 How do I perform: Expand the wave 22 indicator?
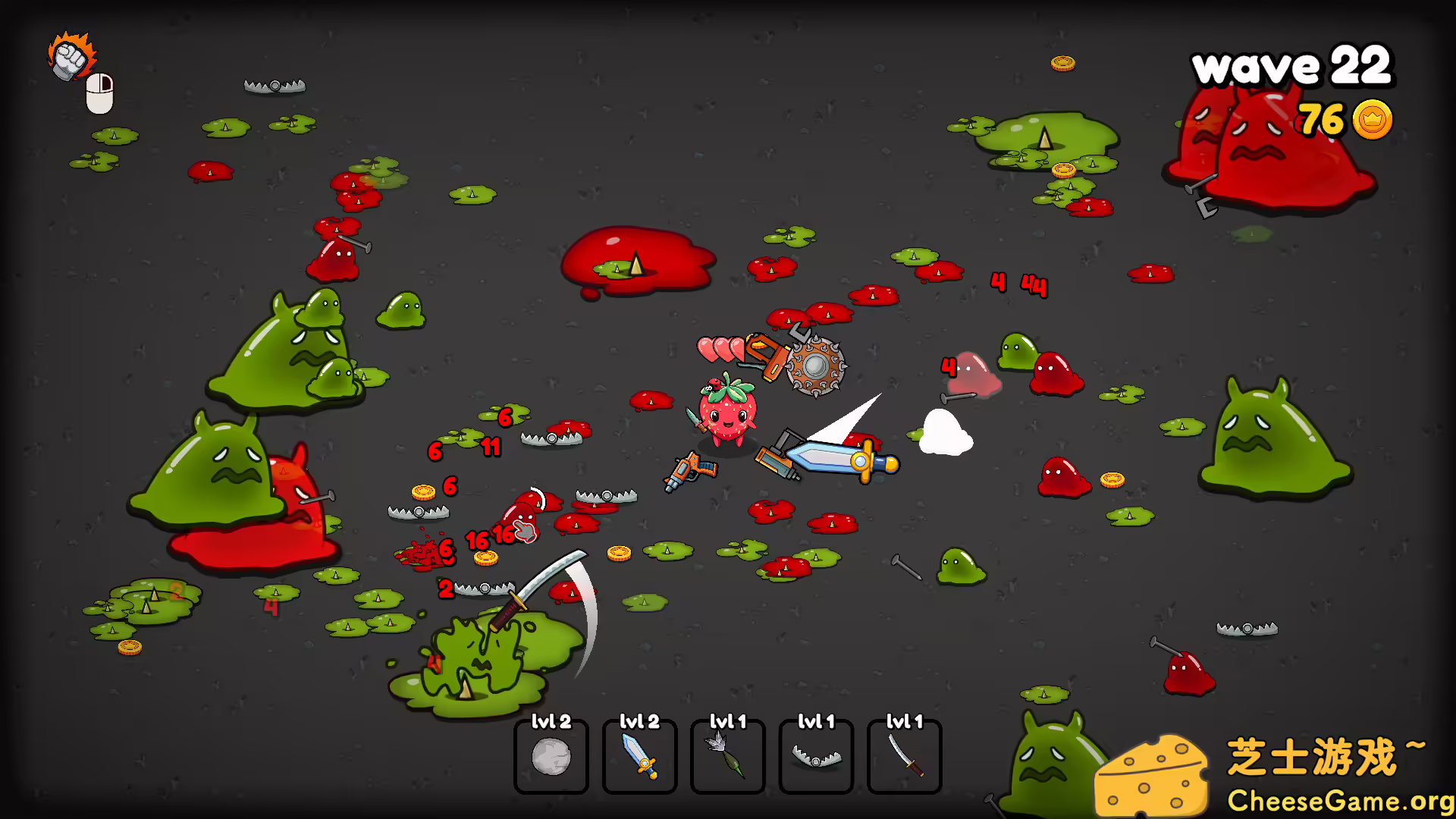pyautogui.click(x=1293, y=67)
